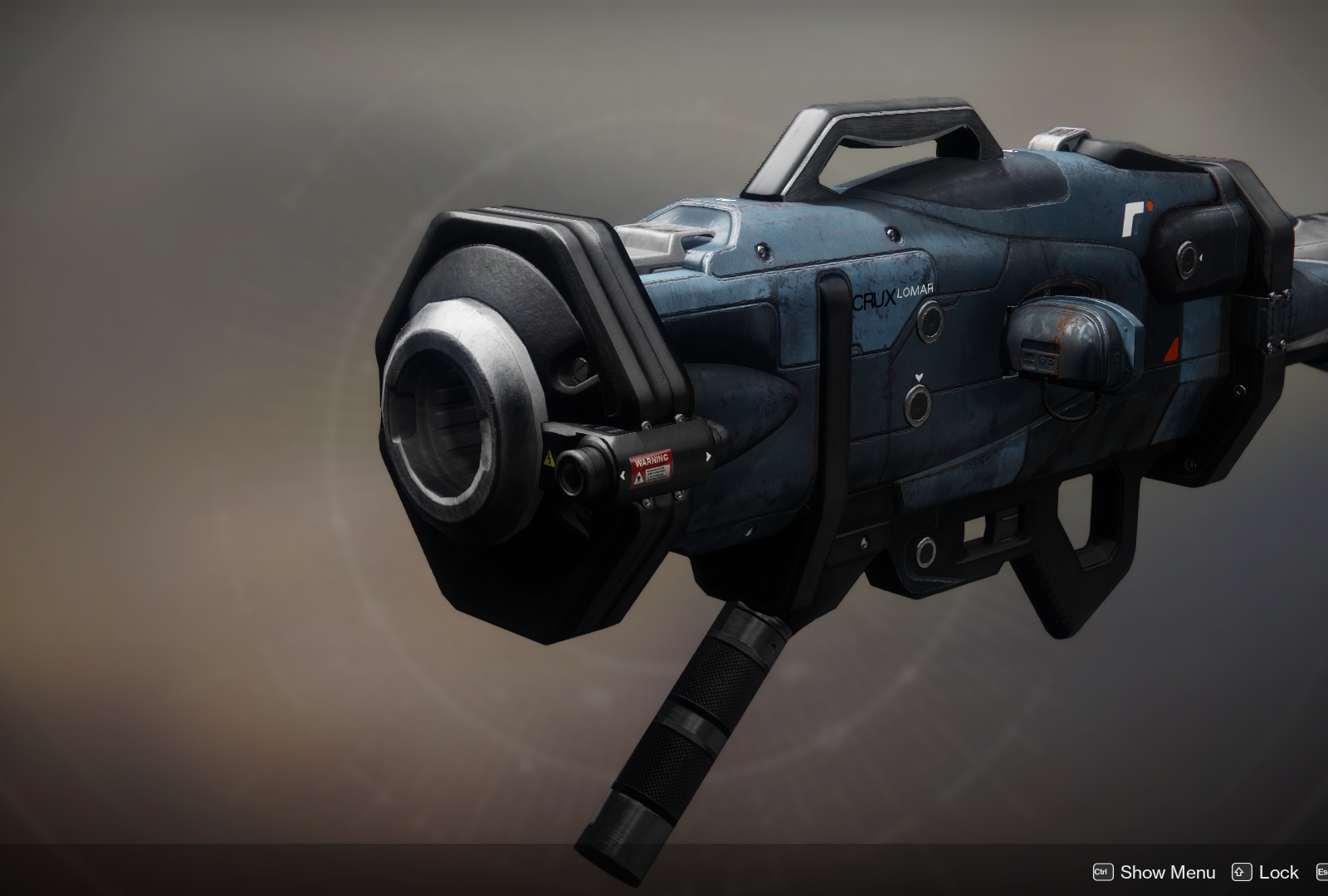1328x896 pixels.
Task: Toggle the left arrow marker beside the laser sight
Action: pos(622,476)
